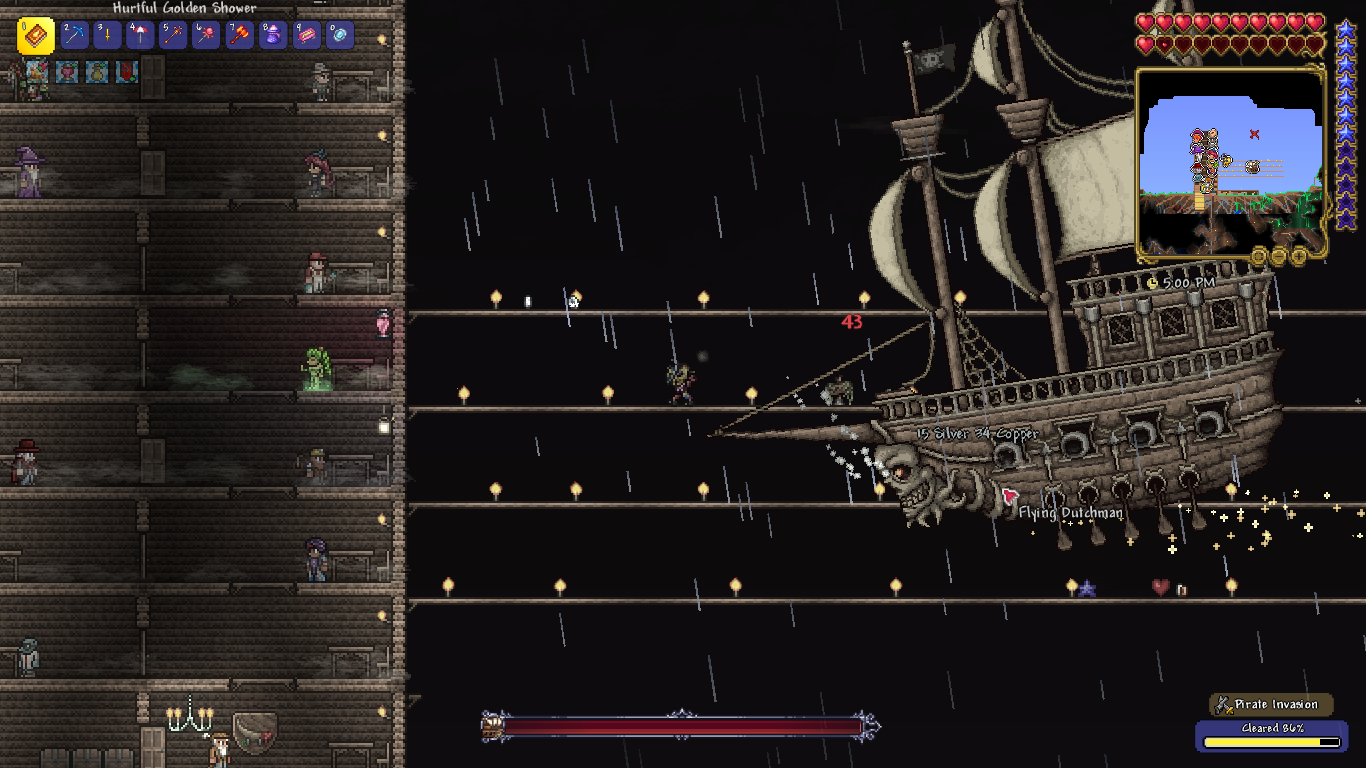
Task: Zoom out the minimap with the minus button
Action: tap(1279, 256)
